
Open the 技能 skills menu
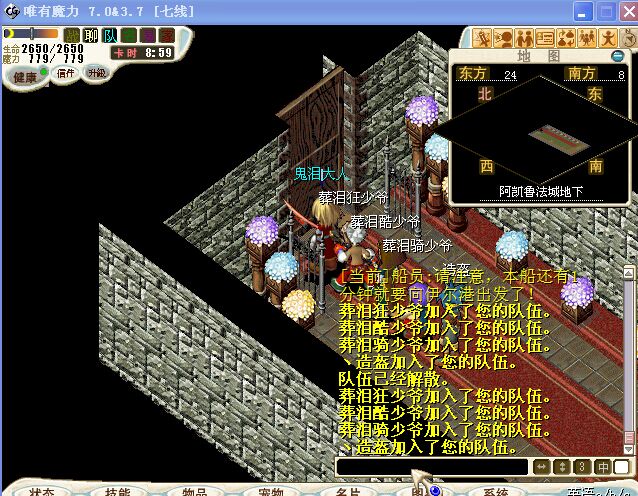(x=117, y=490)
